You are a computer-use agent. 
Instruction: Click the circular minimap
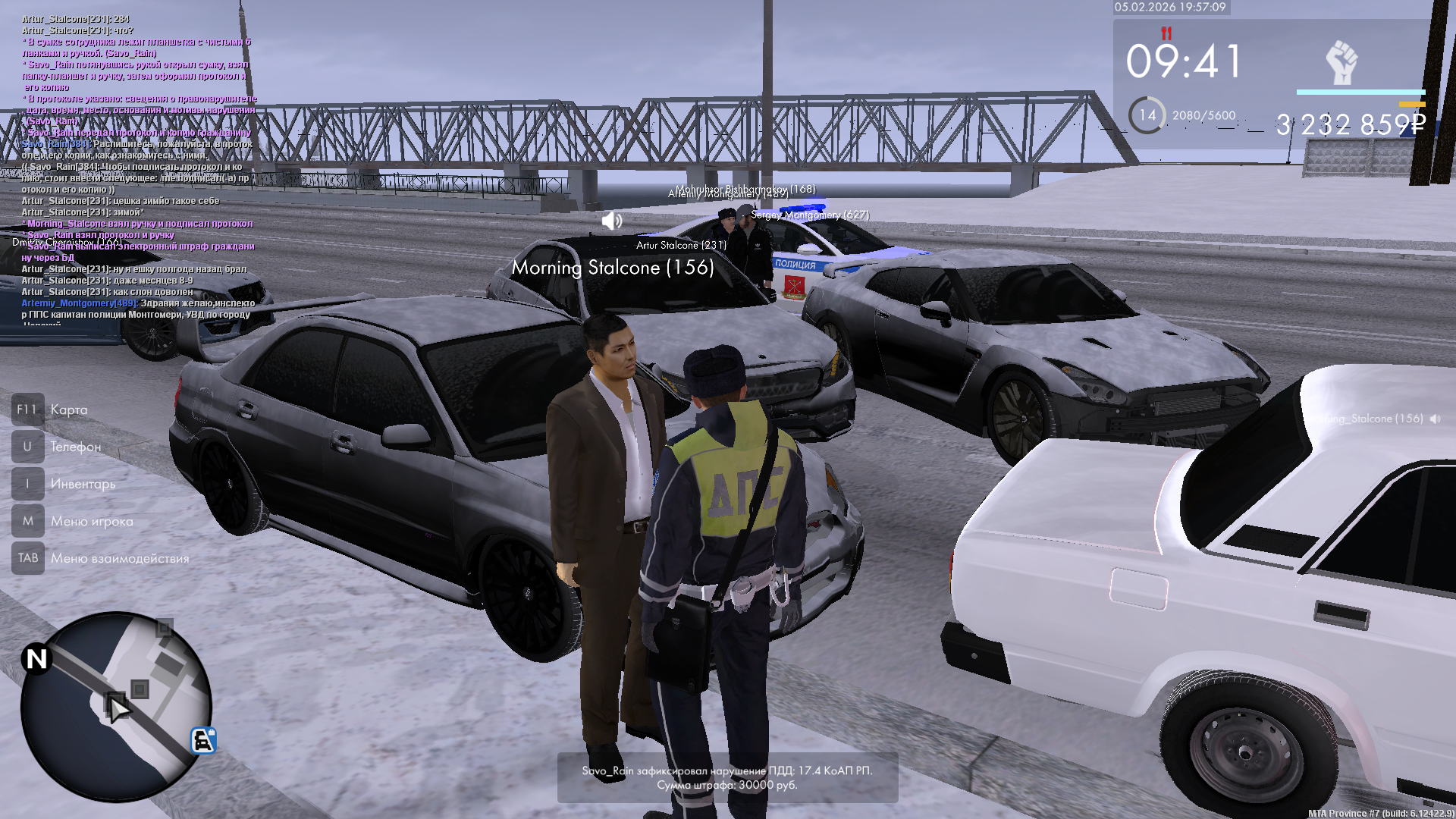pos(115,706)
